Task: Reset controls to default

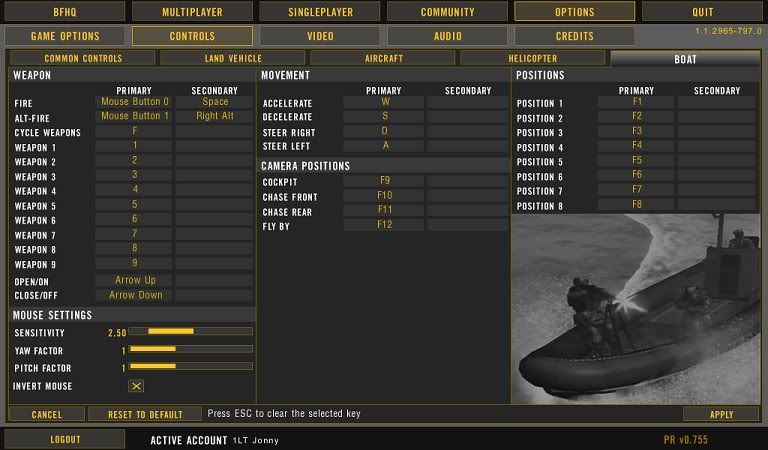Action: (144, 414)
